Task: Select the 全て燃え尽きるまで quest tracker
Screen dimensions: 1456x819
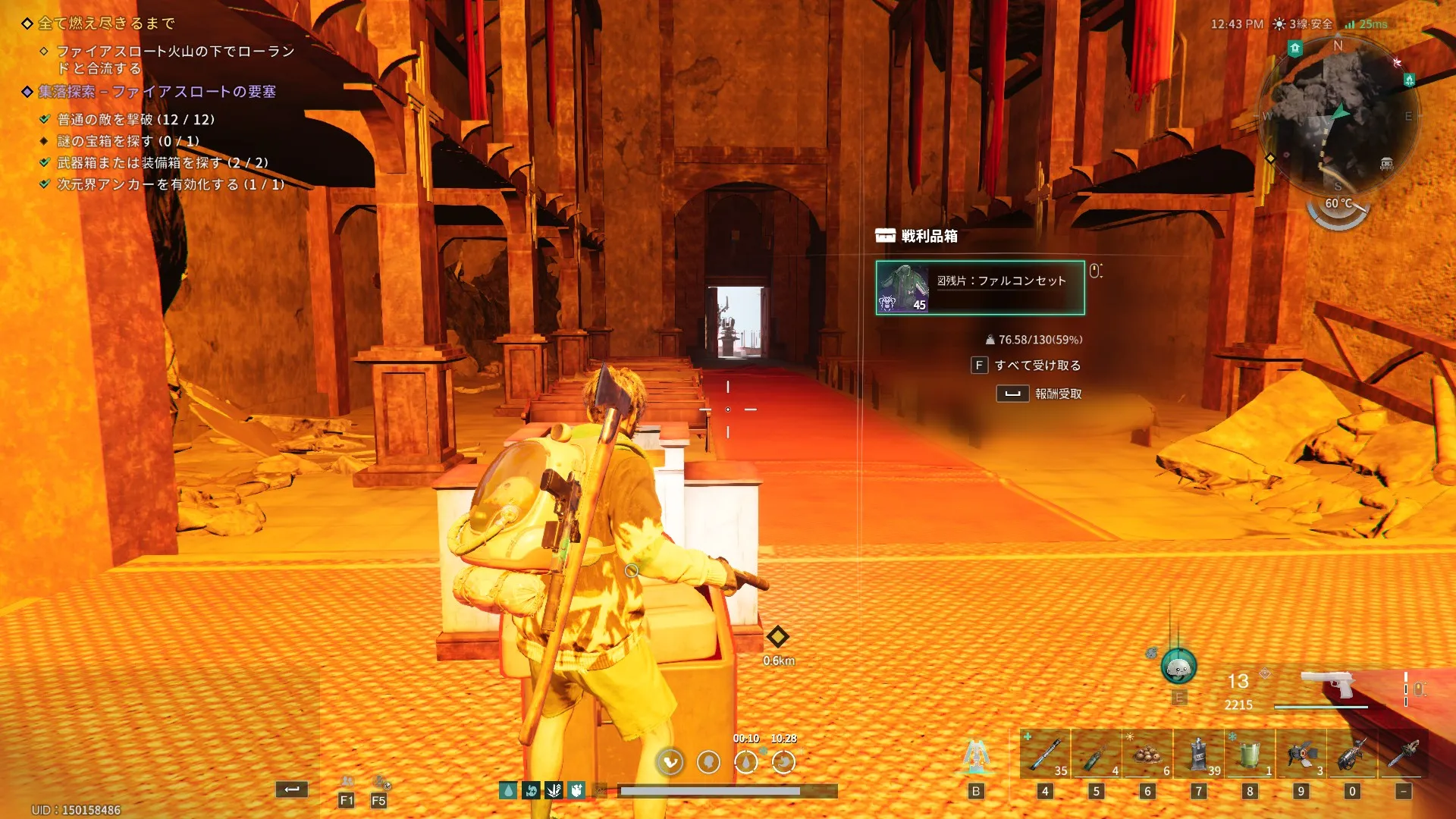Action: pyautogui.click(x=106, y=24)
